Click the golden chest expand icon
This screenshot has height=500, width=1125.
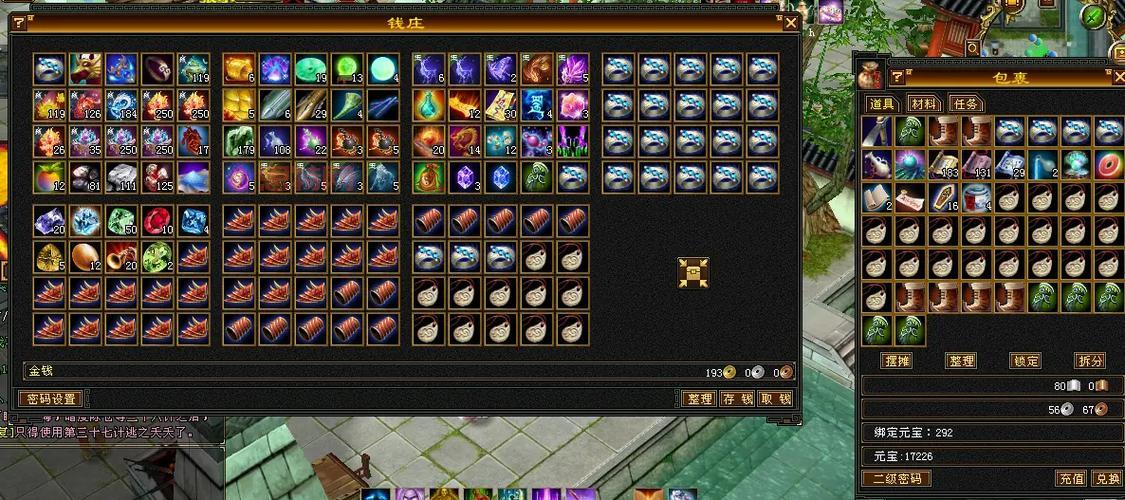coord(692,272)
